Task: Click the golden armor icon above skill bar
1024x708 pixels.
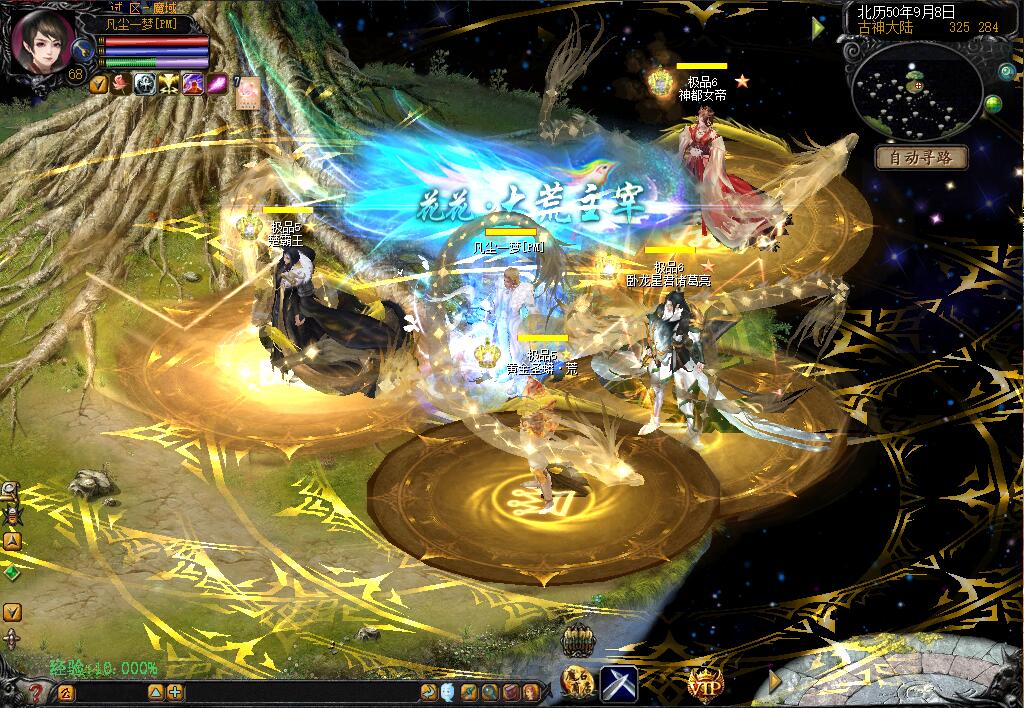Action: 578,641
